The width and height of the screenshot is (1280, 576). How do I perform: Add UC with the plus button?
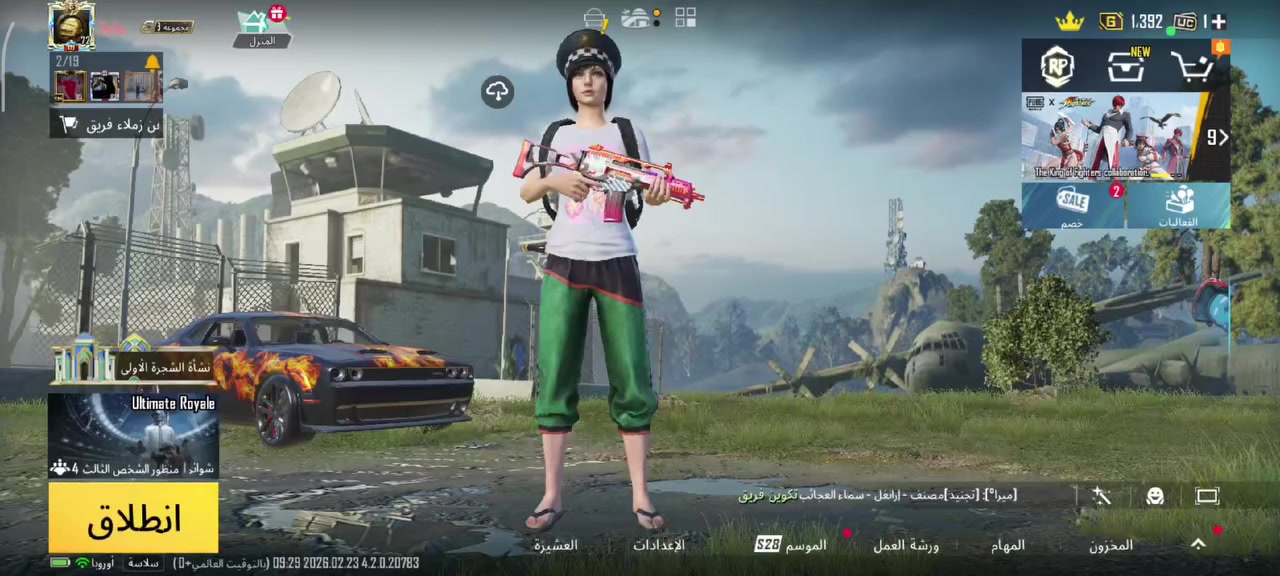(x=1218, y=21)
